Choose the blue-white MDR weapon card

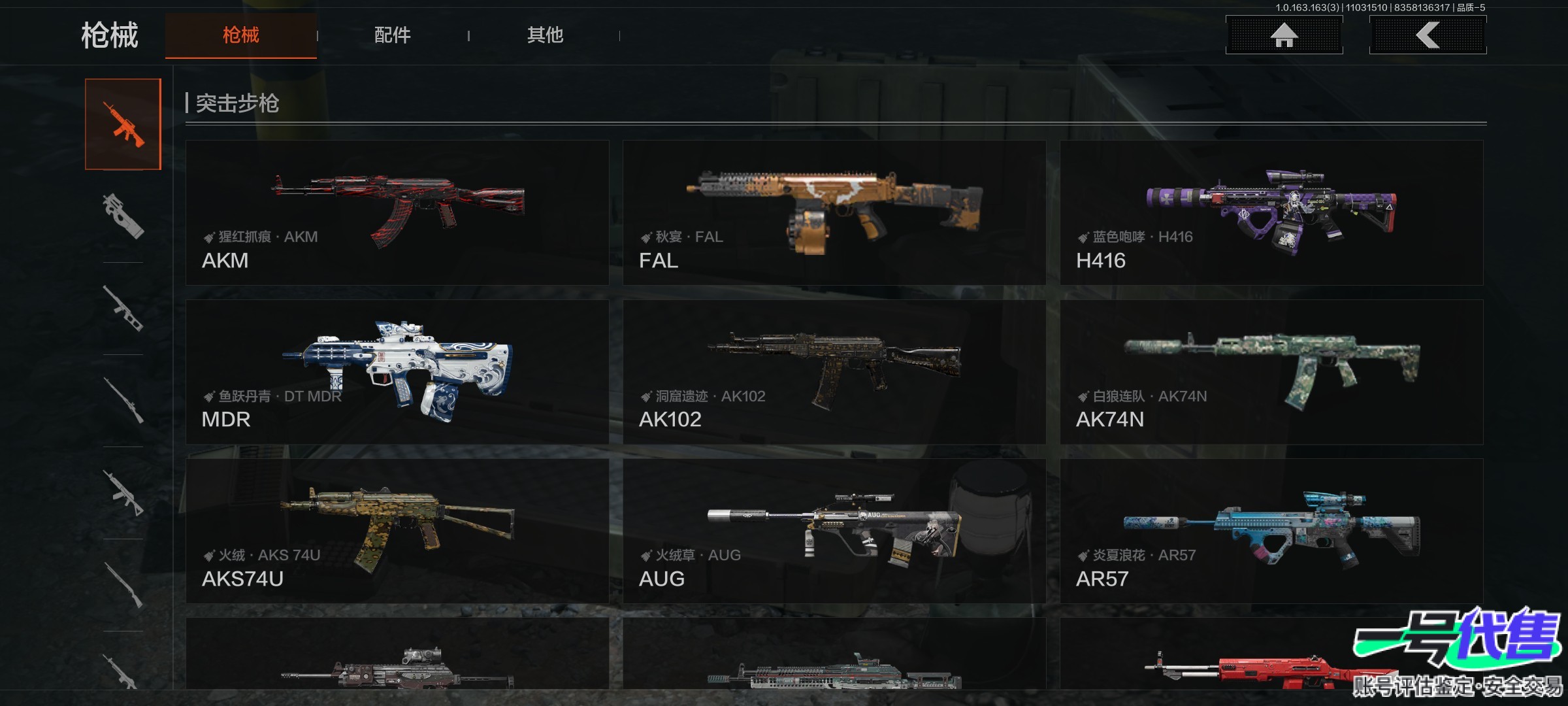pos(397,372)
